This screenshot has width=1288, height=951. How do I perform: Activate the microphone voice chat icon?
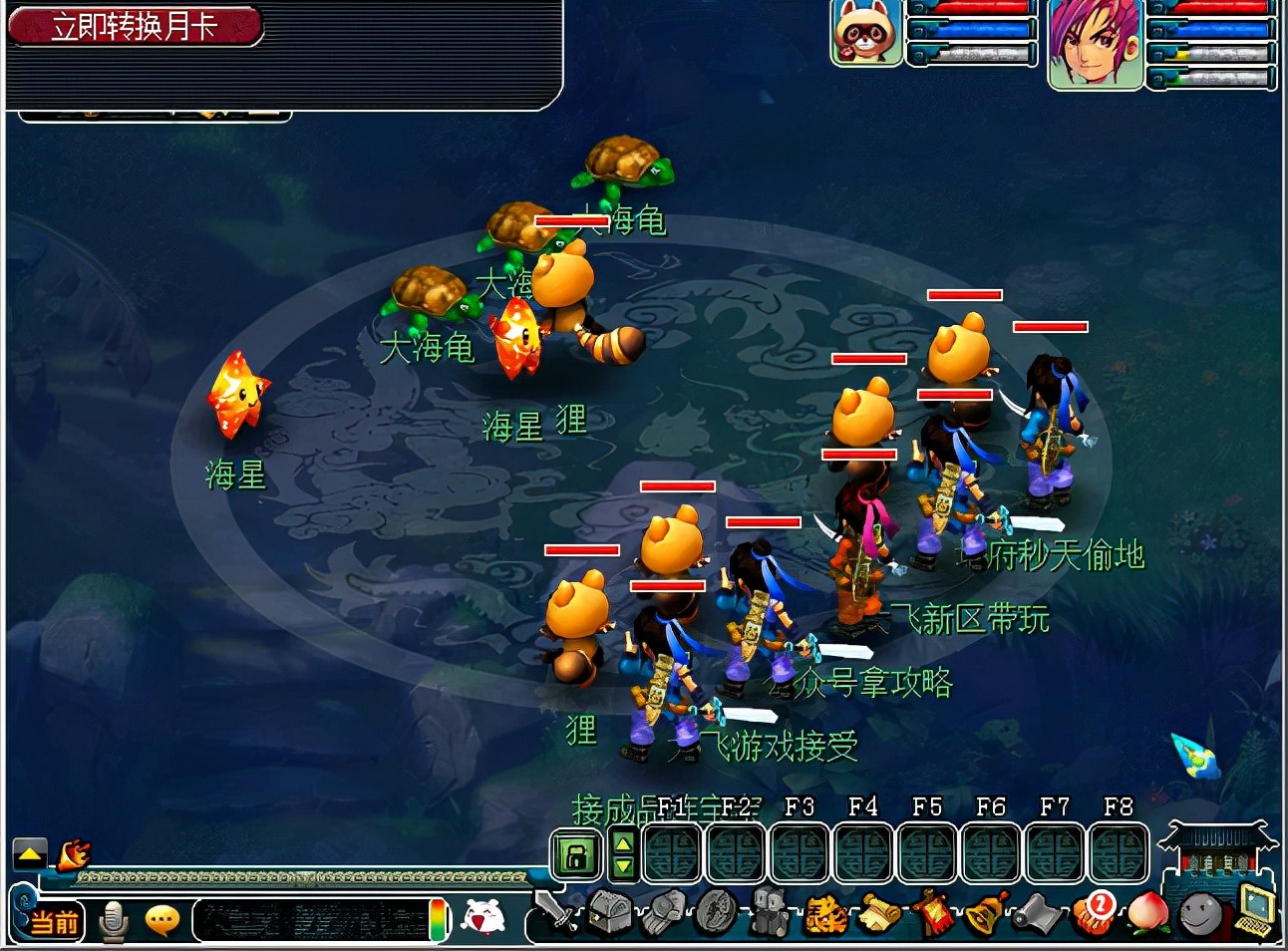point(114,921)
